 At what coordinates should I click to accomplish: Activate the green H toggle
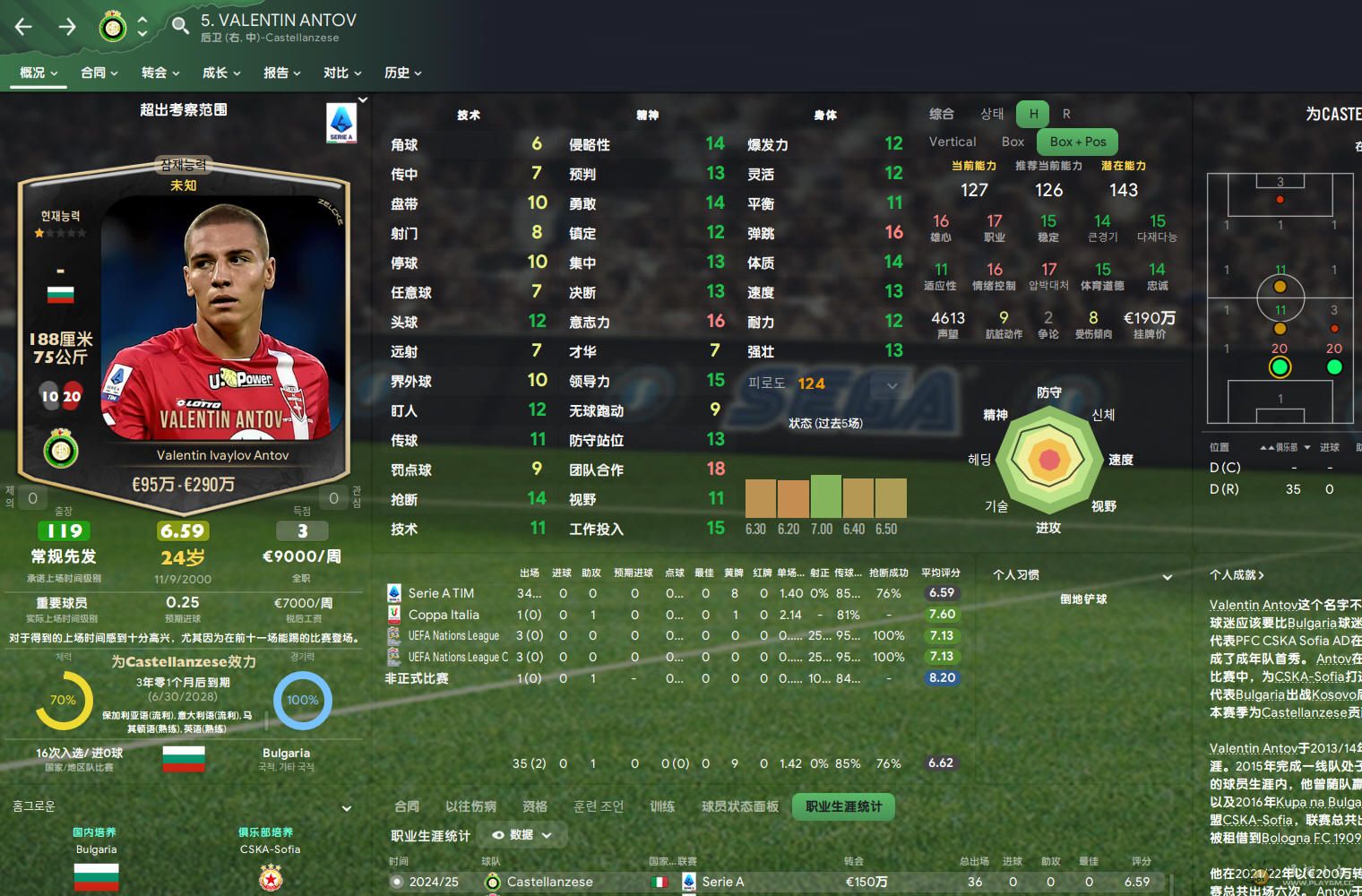[x=1033, y=114]
